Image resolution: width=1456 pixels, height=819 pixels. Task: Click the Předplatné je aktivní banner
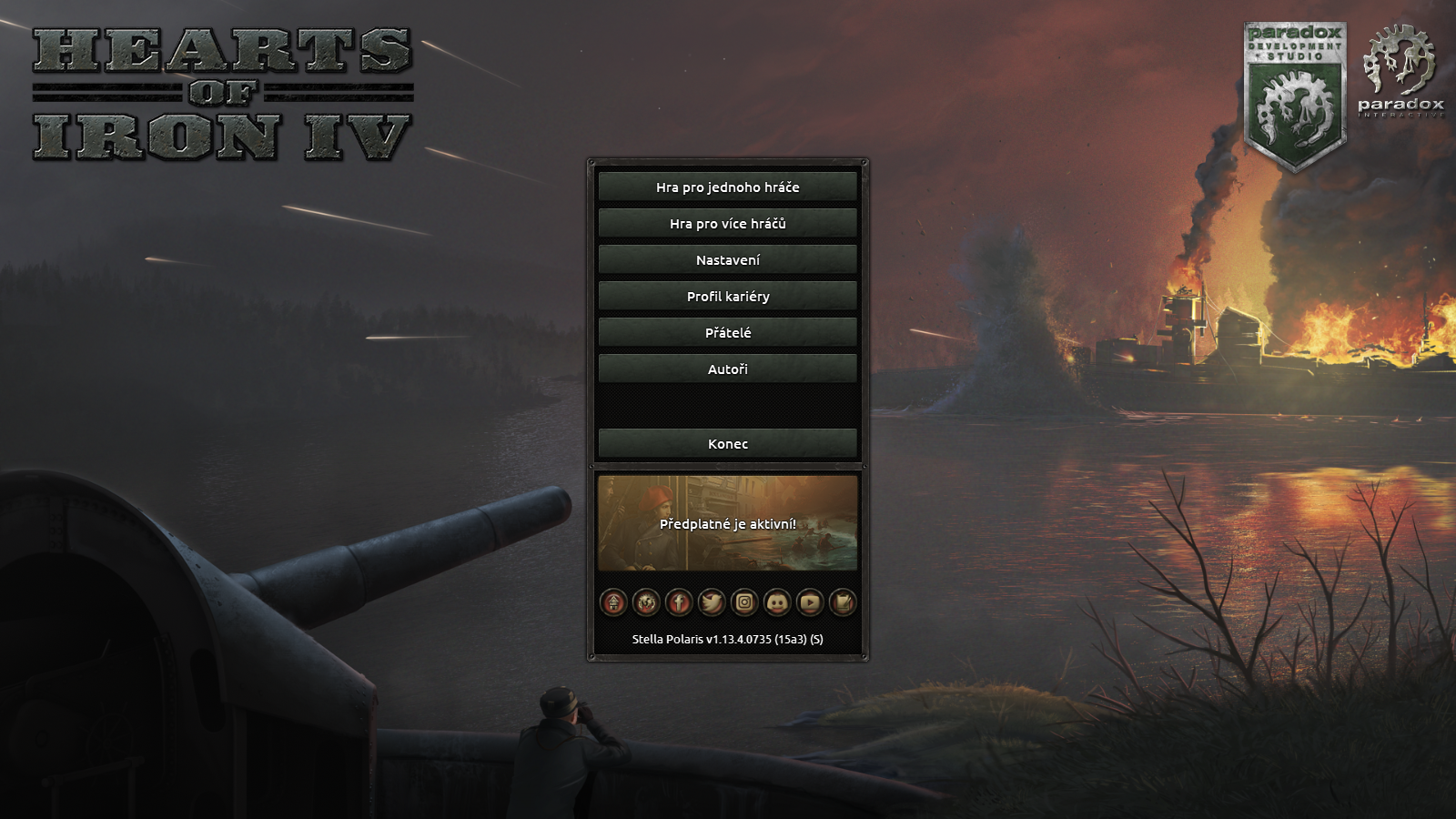pos(727,523)
